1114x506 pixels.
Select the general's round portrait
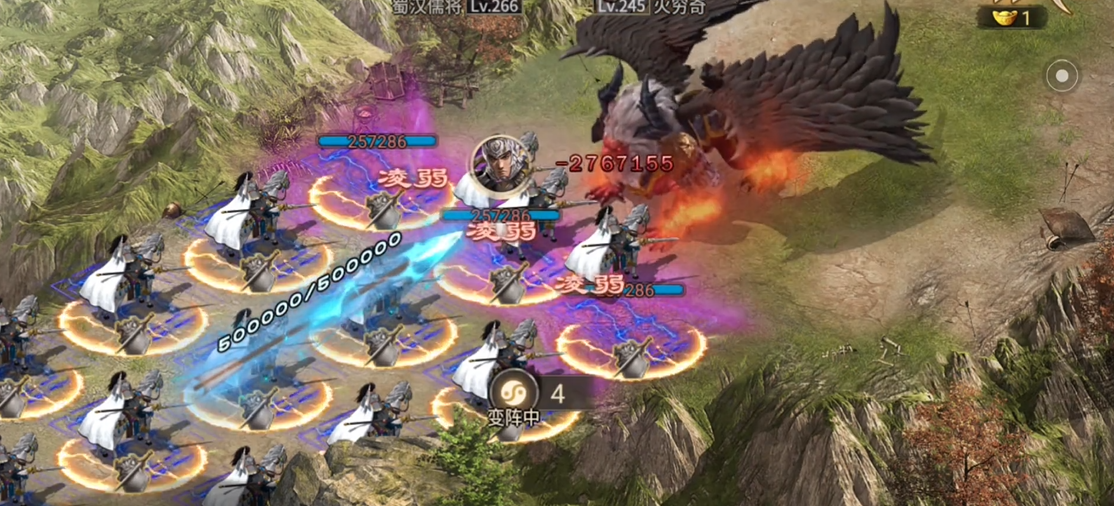pyautogui.click(x=498, y=162)
